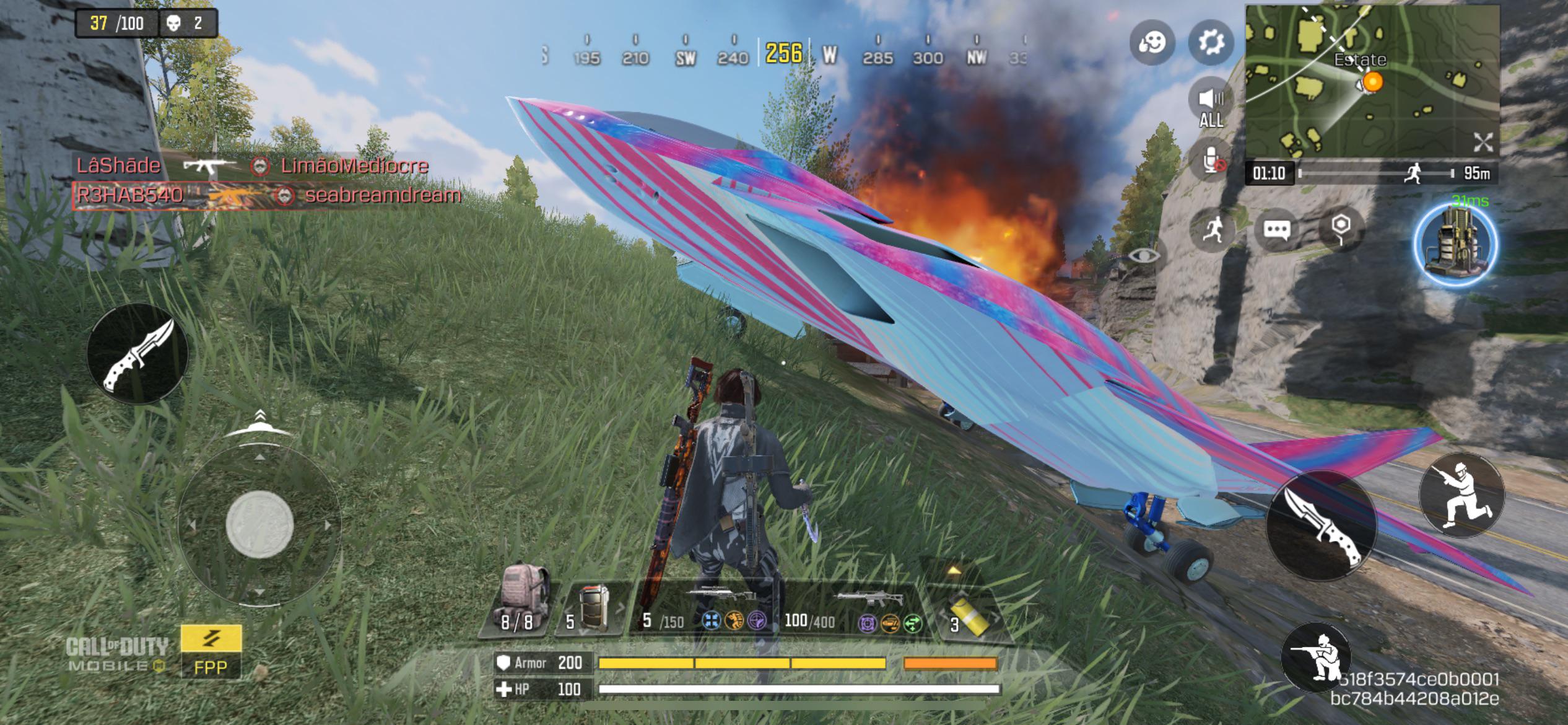Attack with the large knife button

click(x=1321, y=525)
